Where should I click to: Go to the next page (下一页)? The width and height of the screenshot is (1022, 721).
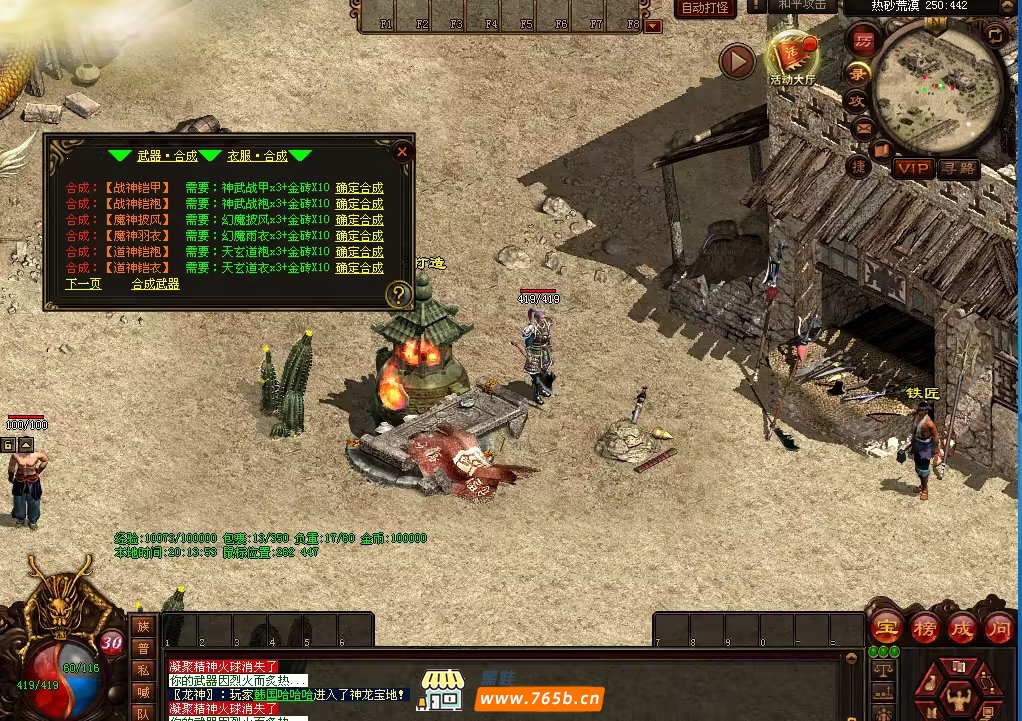[84, 284]
